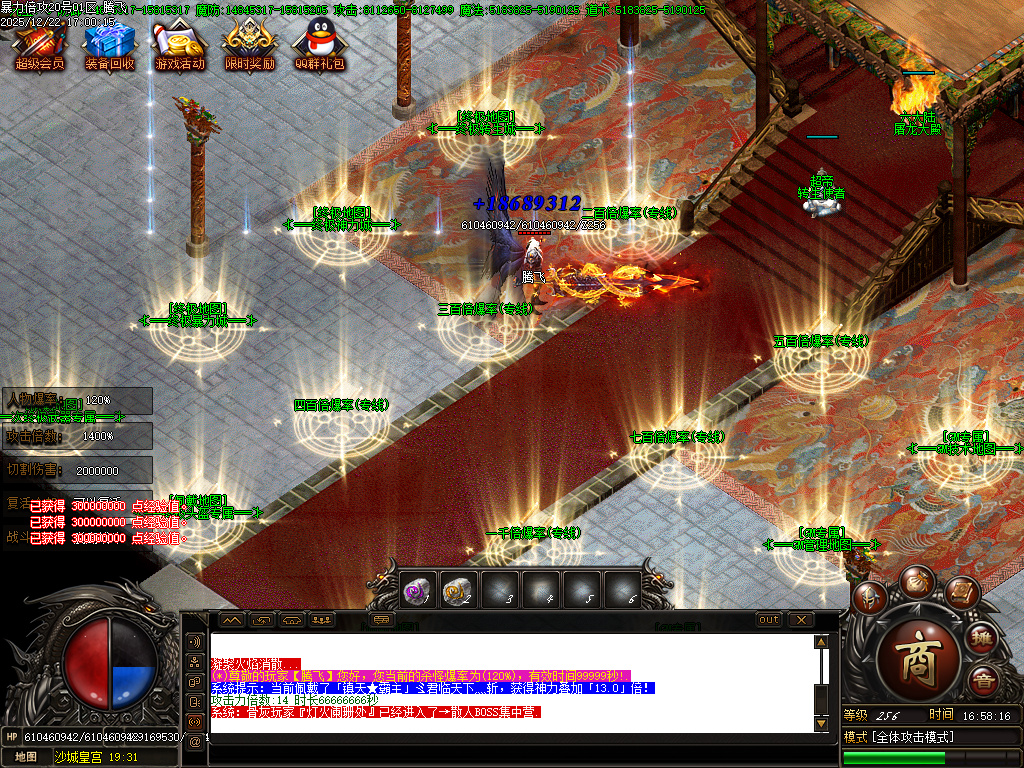Open the skill book icon
Screen dimensions: 1024x768
[x=961, y=593]
